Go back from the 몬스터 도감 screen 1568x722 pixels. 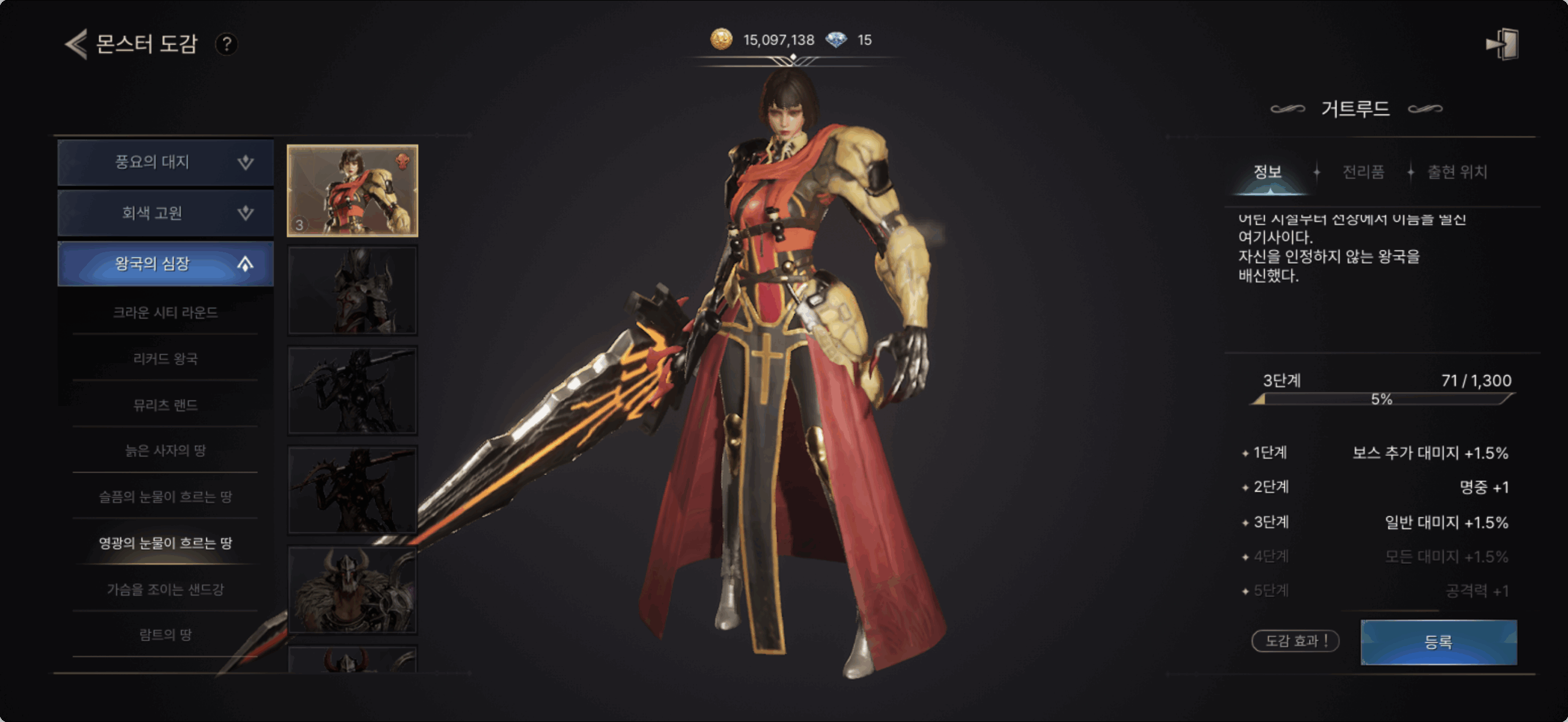pos(77,44)
